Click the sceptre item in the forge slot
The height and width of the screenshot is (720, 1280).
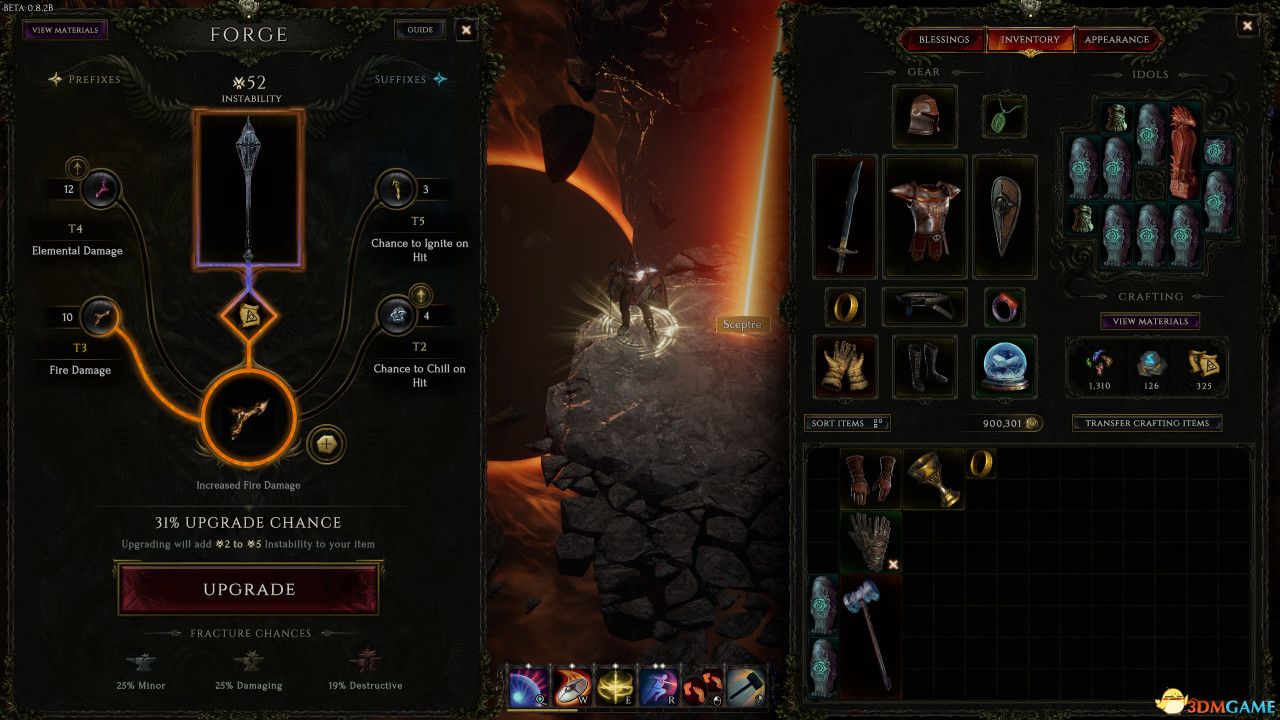click(x=249, y=188)
